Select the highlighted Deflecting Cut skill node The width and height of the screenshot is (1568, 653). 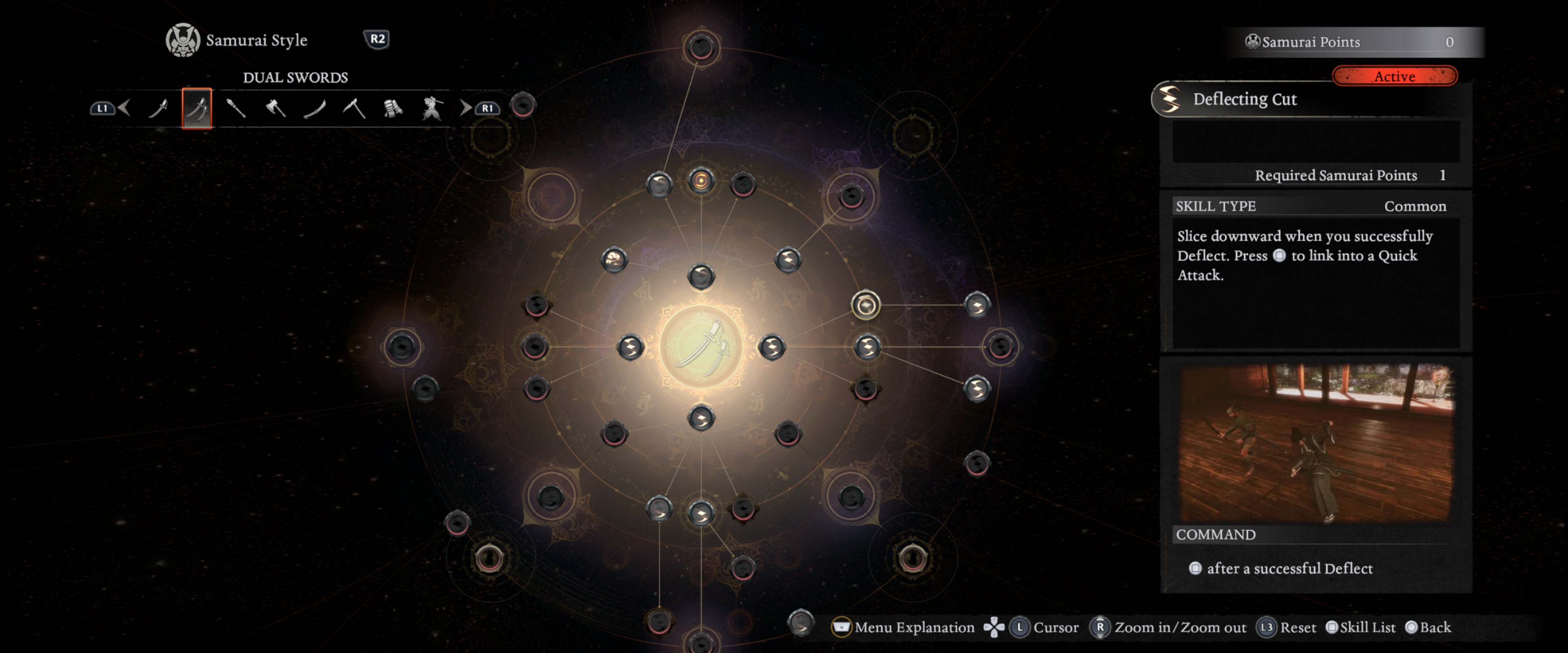pyautogui.click(x=865, y=305)
